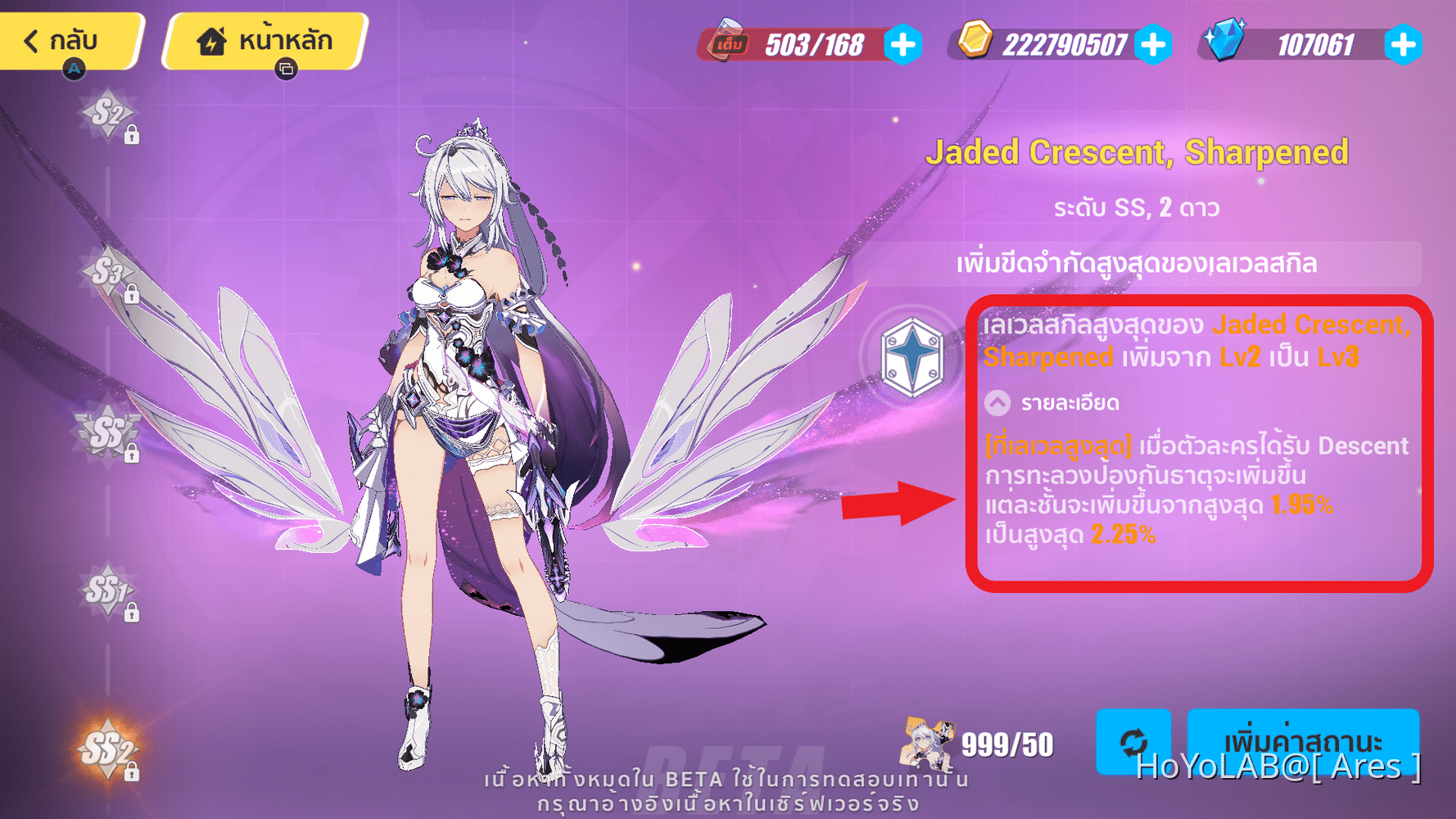The image size is (1456, 819).
Task: Open the stamina refill with the red plus icon
Action: click(x=902, y=46)
